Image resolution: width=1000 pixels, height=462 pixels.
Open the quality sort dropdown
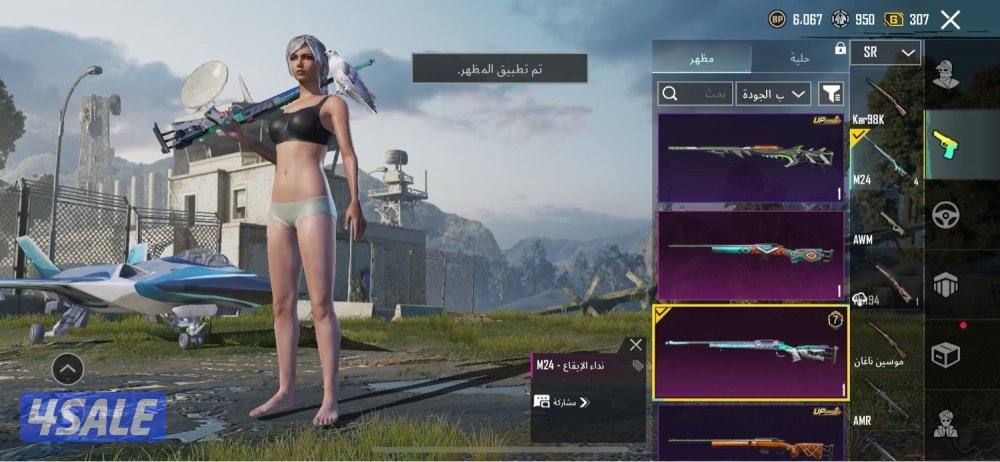[773, 94]
